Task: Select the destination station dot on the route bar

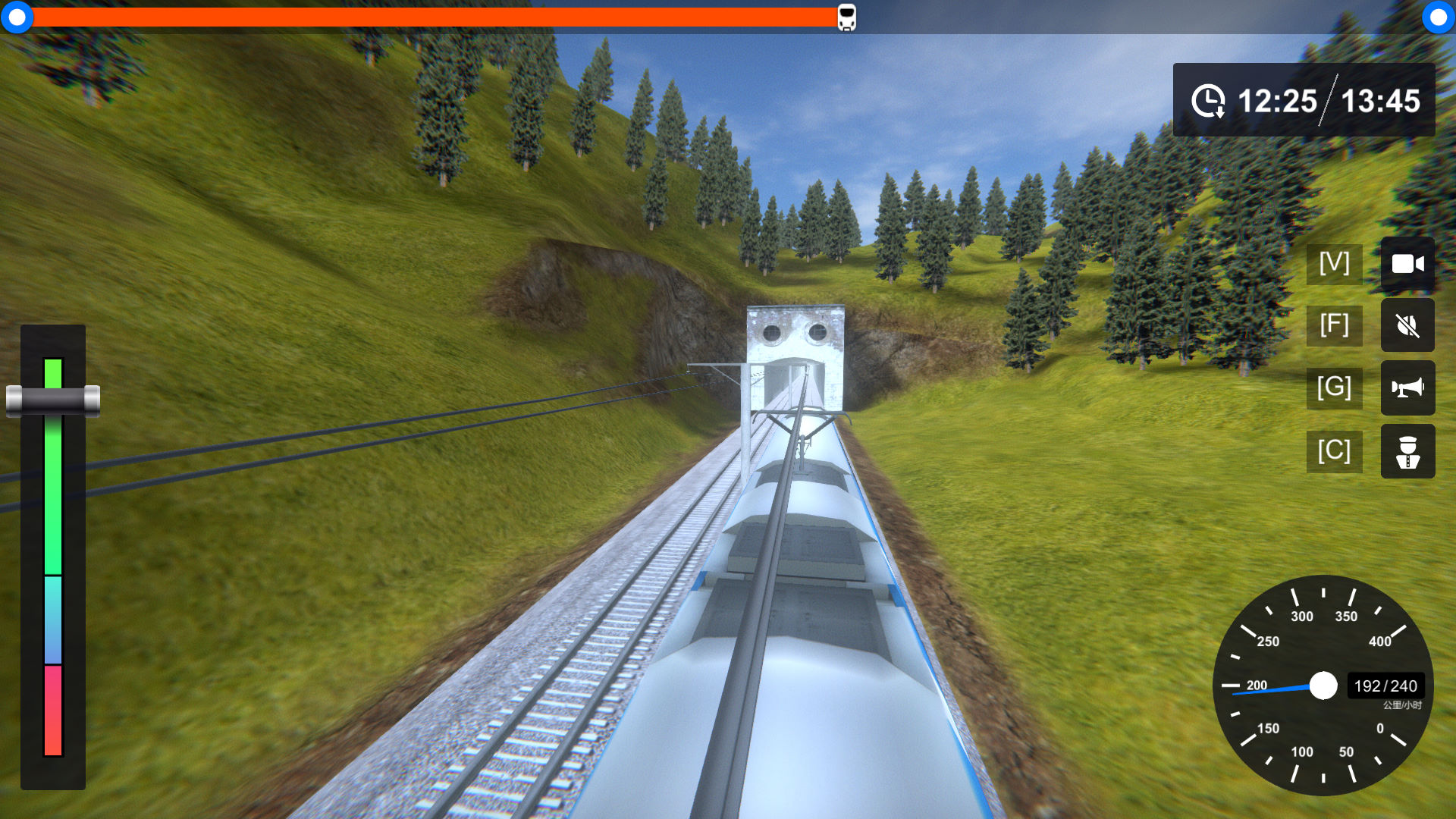Action: (1438, 17)
